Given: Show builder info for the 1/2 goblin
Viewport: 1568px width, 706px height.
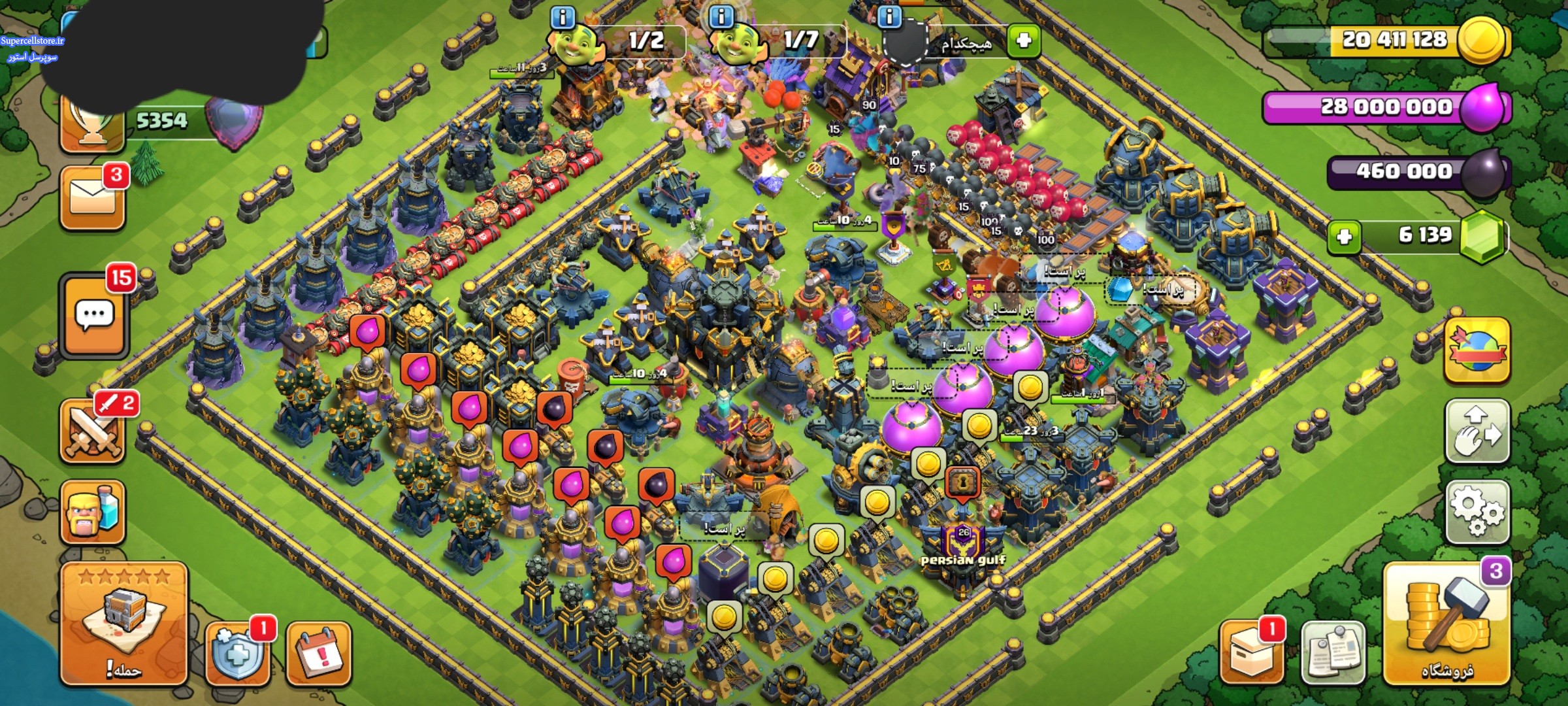Looking at the screenshot, I should [x=563, y=18].
